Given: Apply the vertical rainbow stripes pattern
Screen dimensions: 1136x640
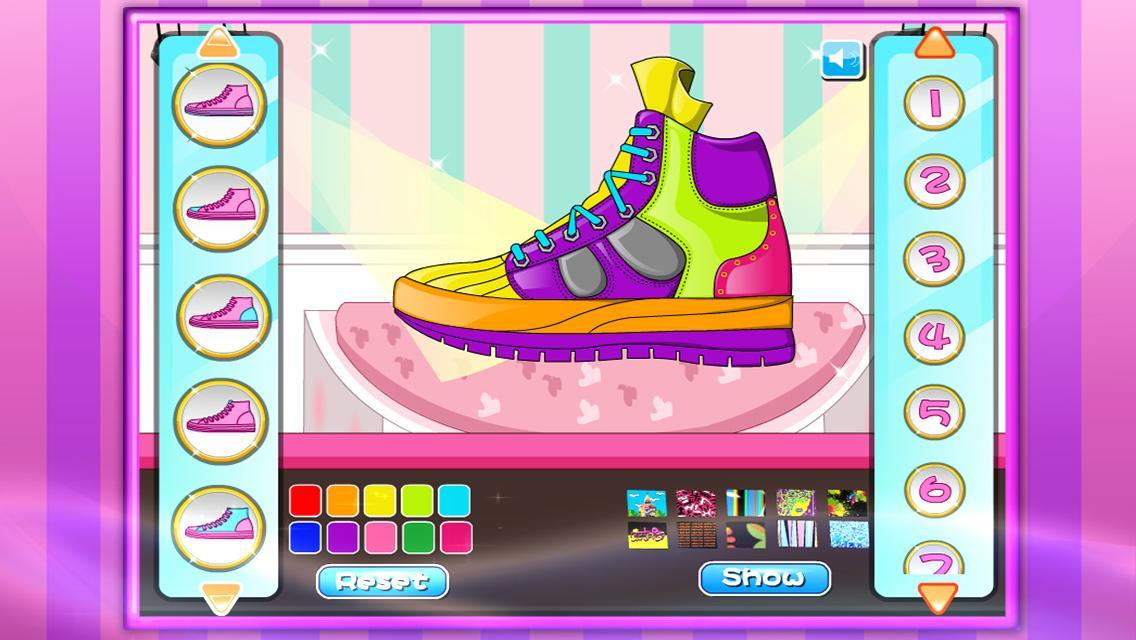Looking at the screenshot, I should point(745,503).
